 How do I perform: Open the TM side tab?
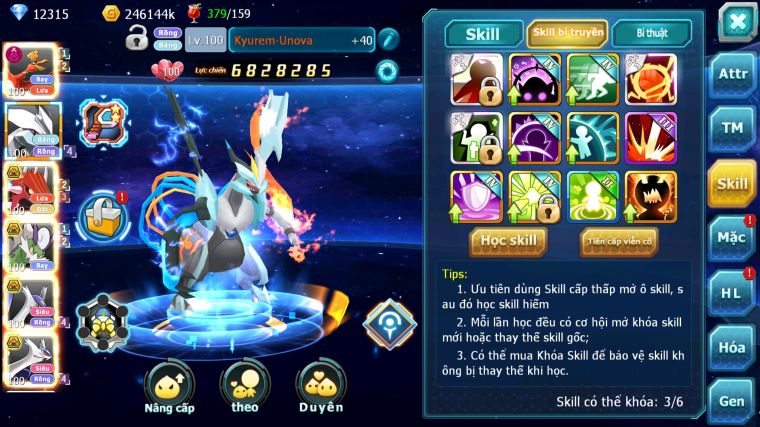click(732, 129)
